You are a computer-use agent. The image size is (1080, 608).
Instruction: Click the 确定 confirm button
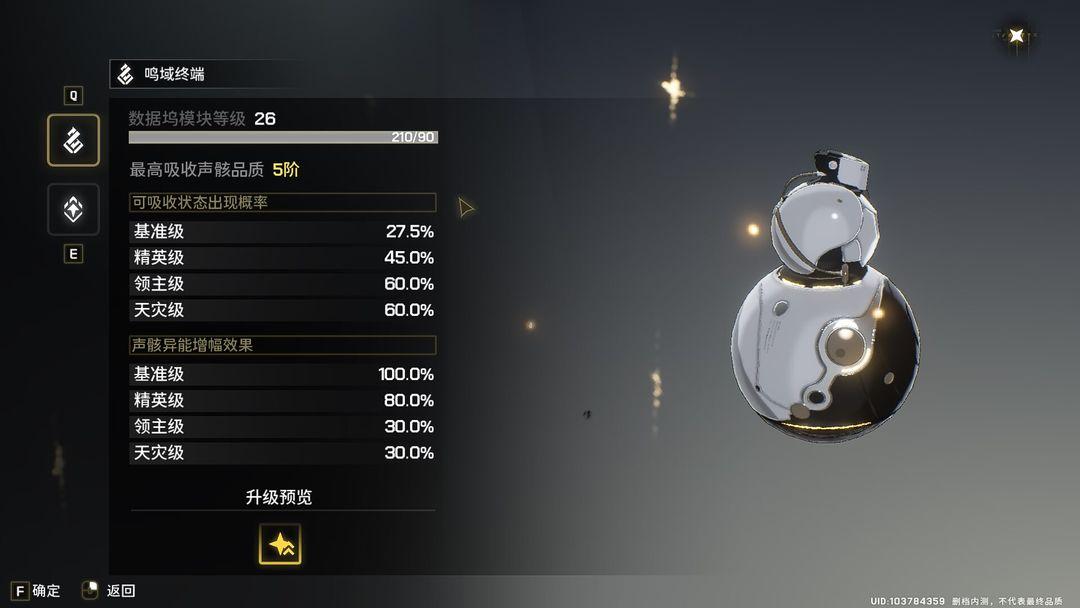(x=35, y=590)
